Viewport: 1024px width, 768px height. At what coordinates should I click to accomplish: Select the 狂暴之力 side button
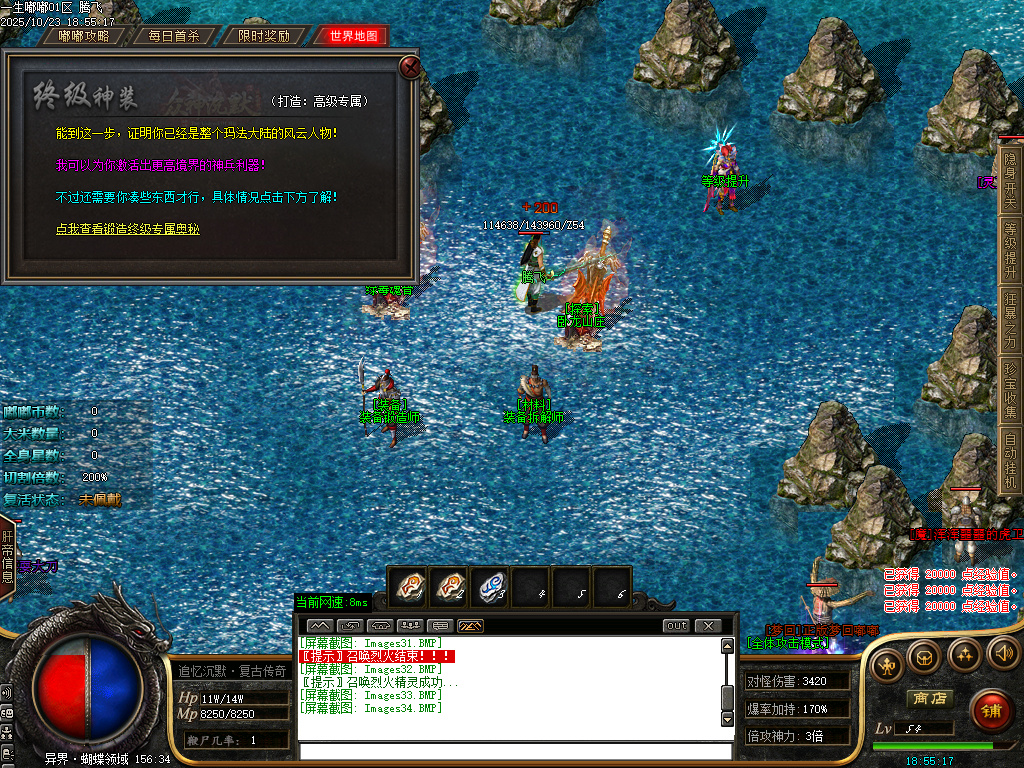click(x=1010, y=320)
